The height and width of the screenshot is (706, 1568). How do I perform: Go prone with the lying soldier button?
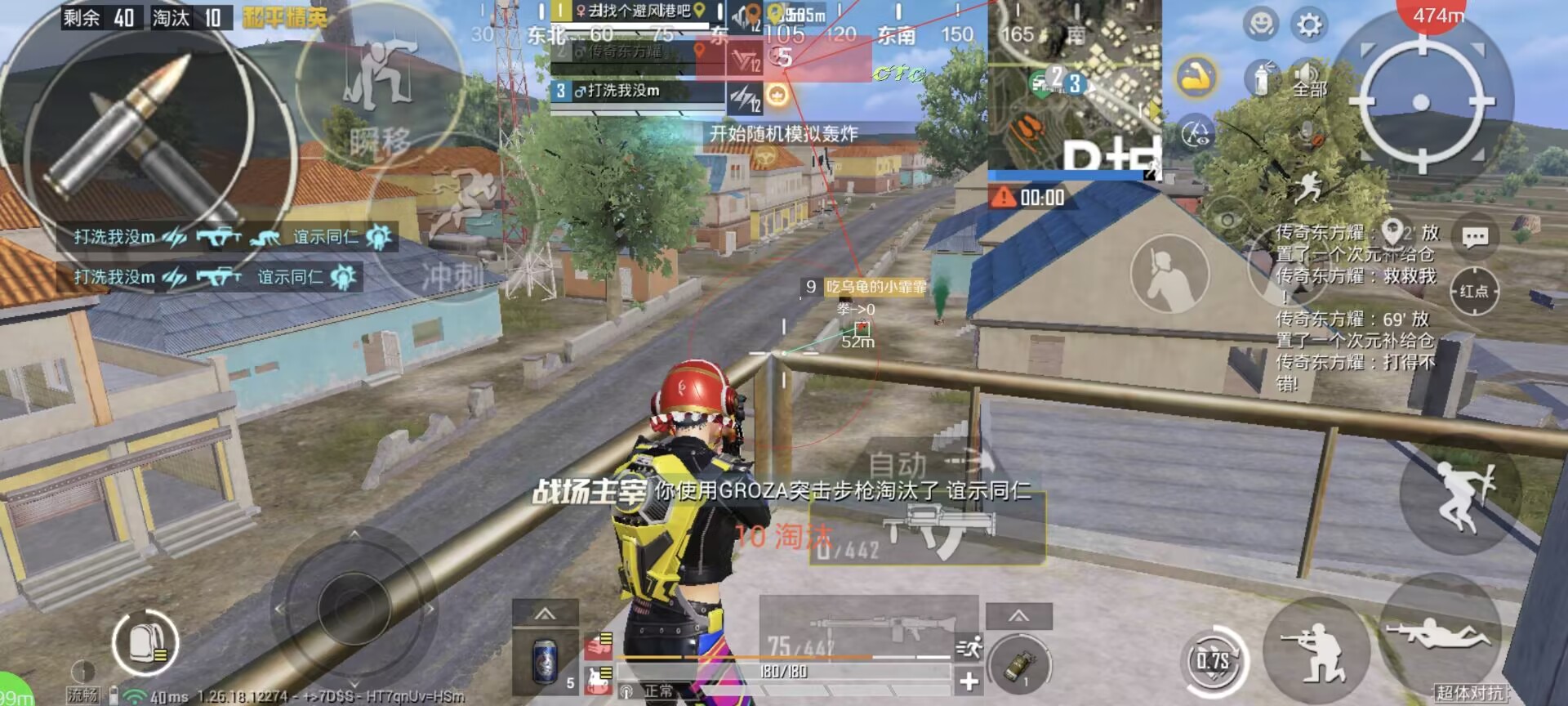click(x=1438, y=633)
